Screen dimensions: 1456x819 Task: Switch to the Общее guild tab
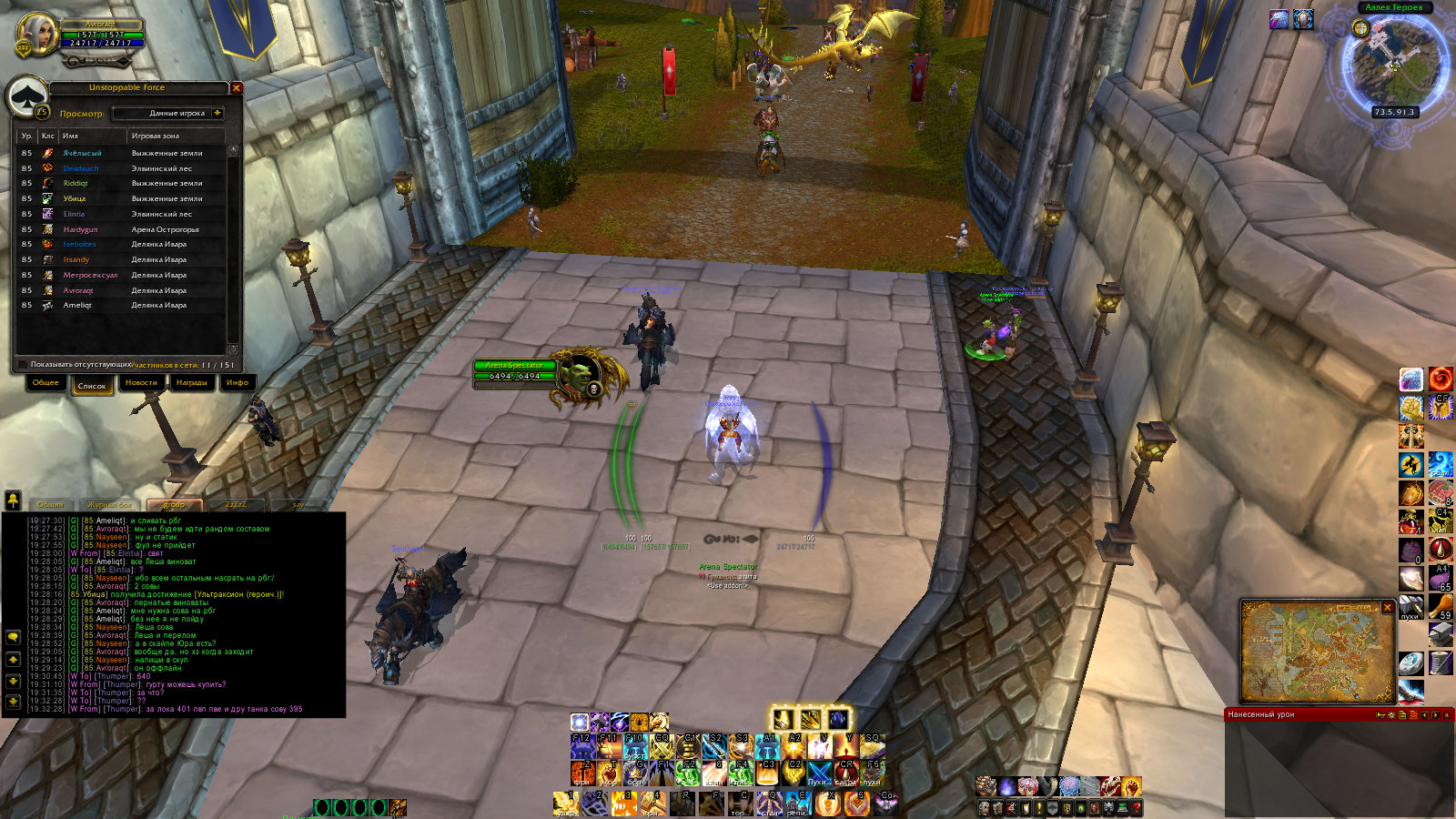pos(45,383)
